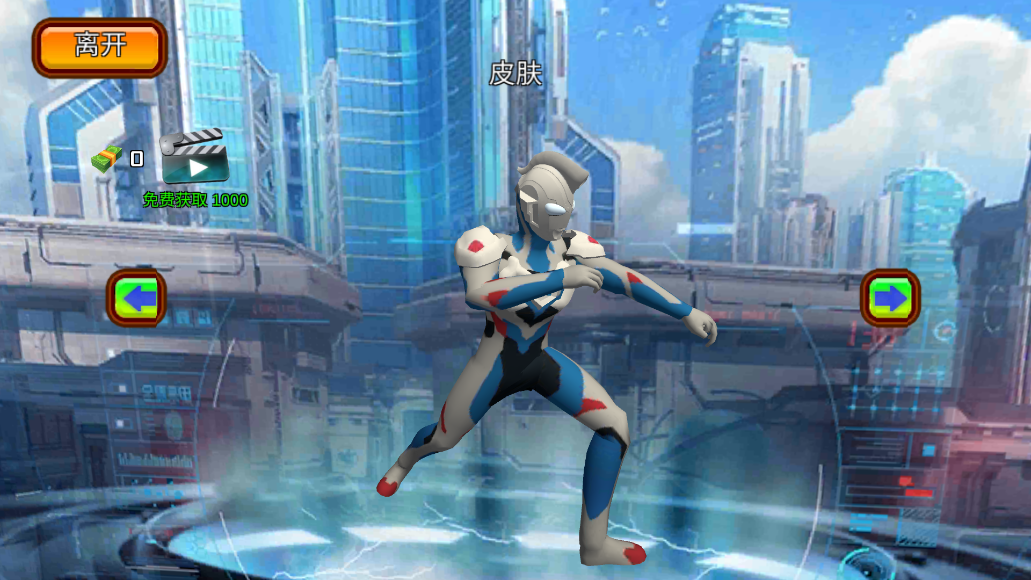Screen dimensions: 1031x580
Task: Click the orange 离开 leave button
Action: coord(99,47)
